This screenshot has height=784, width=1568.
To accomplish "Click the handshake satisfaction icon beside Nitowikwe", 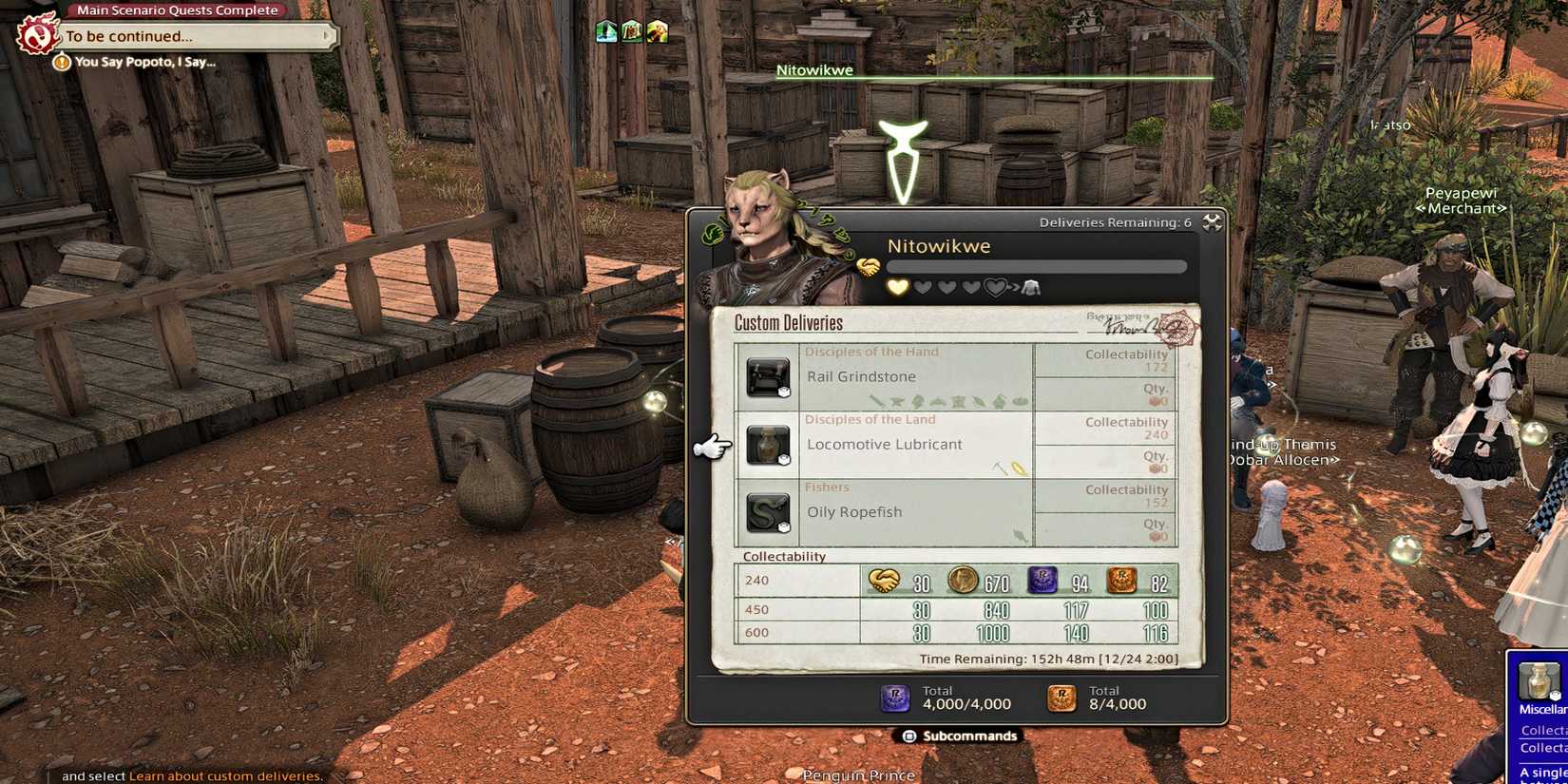I will [868, 266].
